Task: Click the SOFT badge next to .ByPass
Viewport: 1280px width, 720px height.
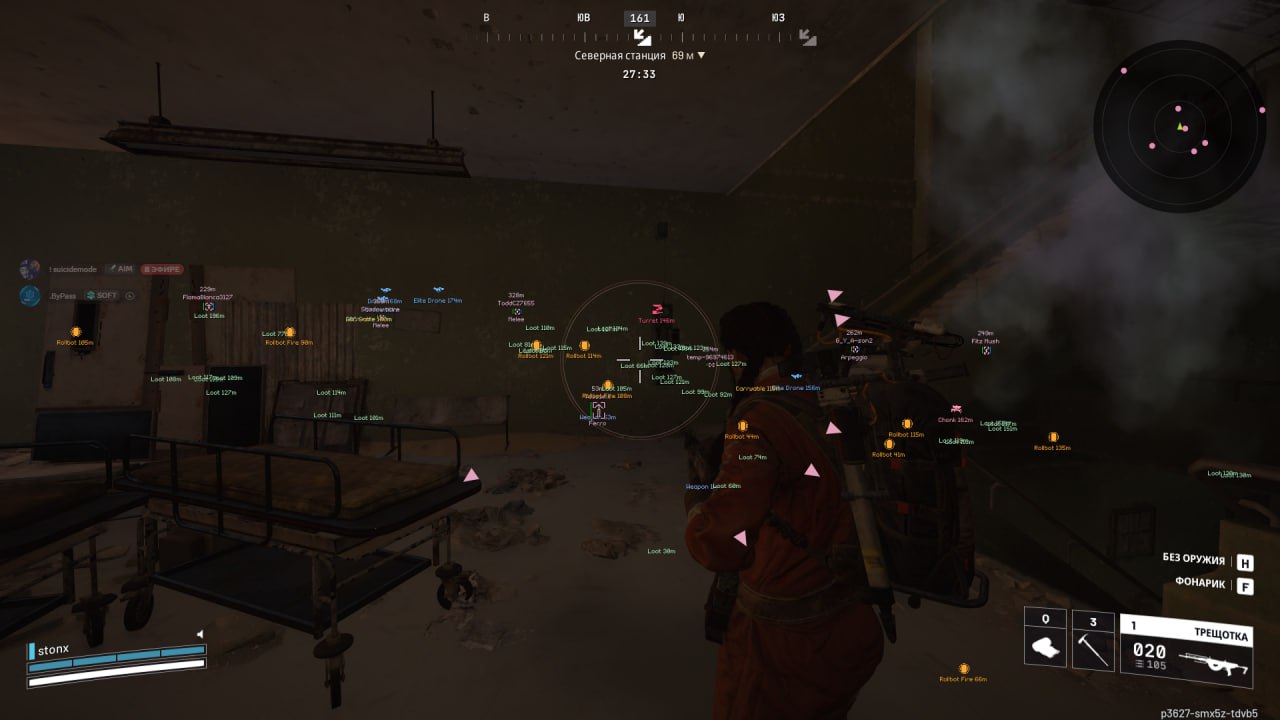Action: (104, 295)
